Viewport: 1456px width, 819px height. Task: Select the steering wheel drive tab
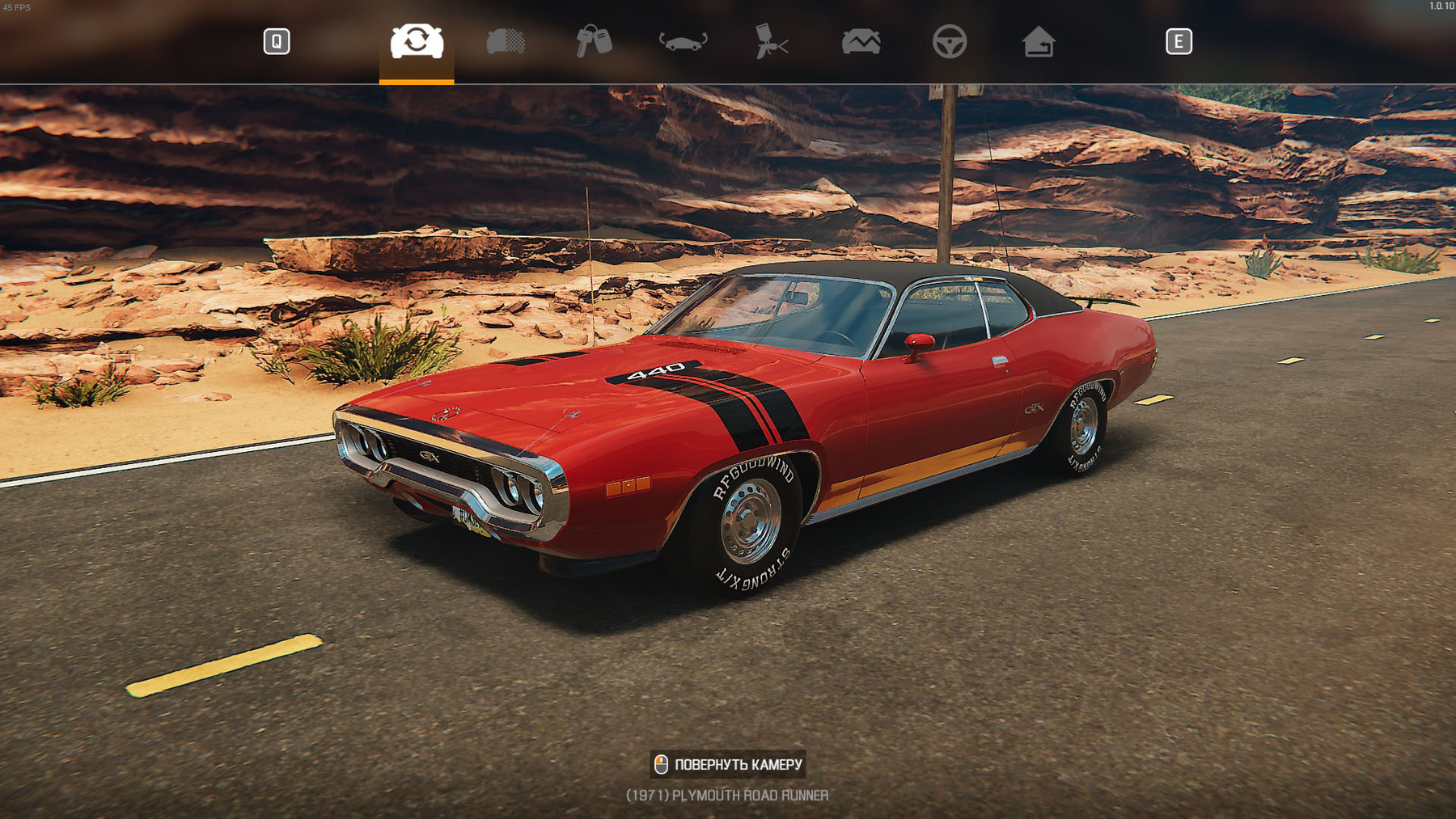(x=950, y=41)
